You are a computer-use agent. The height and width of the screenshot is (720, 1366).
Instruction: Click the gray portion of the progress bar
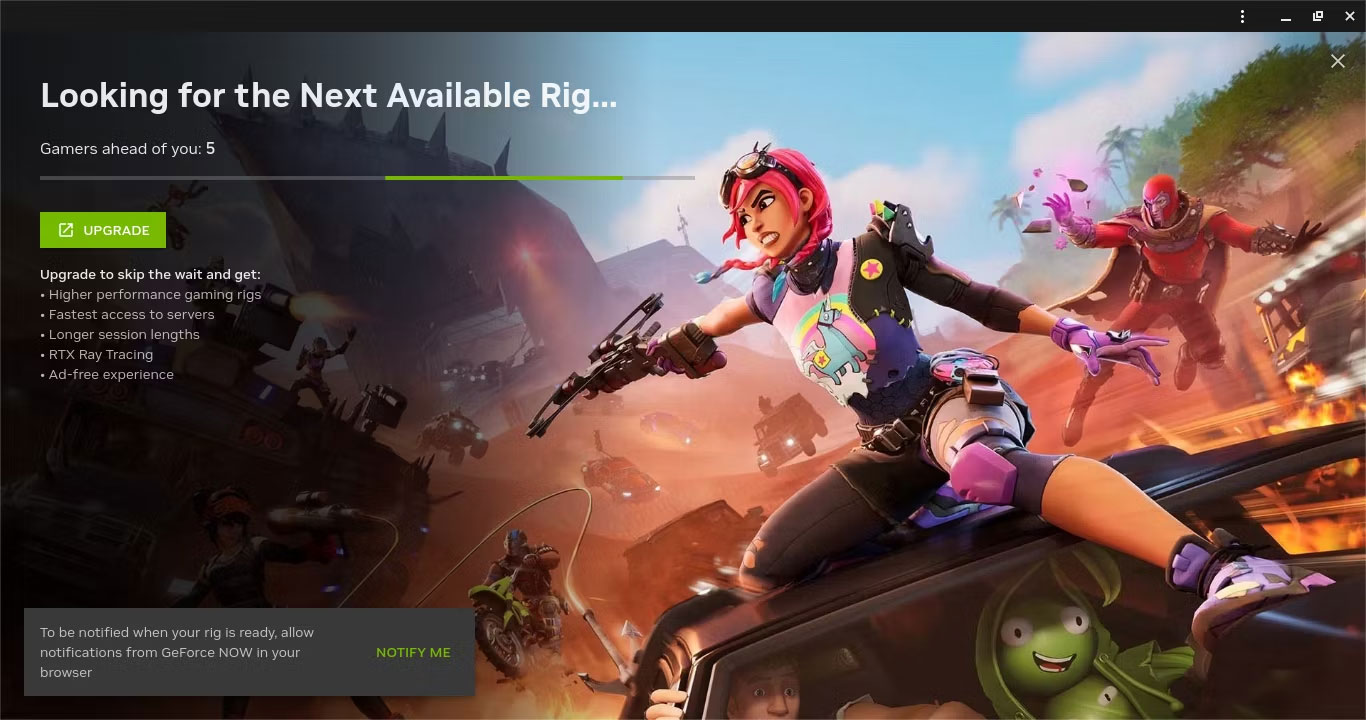click(x=660, y=178)
